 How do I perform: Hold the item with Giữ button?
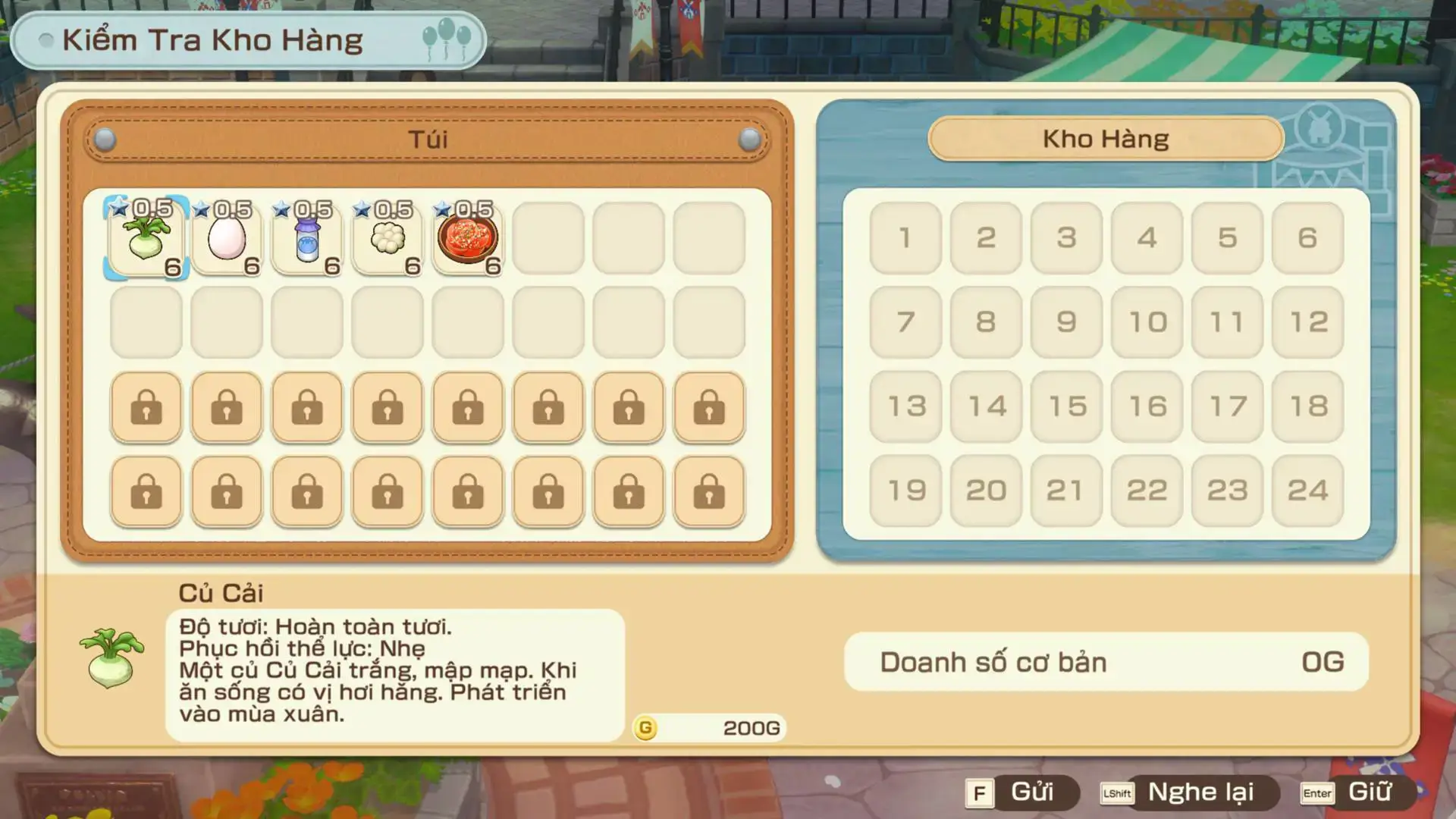(1357, 792)
